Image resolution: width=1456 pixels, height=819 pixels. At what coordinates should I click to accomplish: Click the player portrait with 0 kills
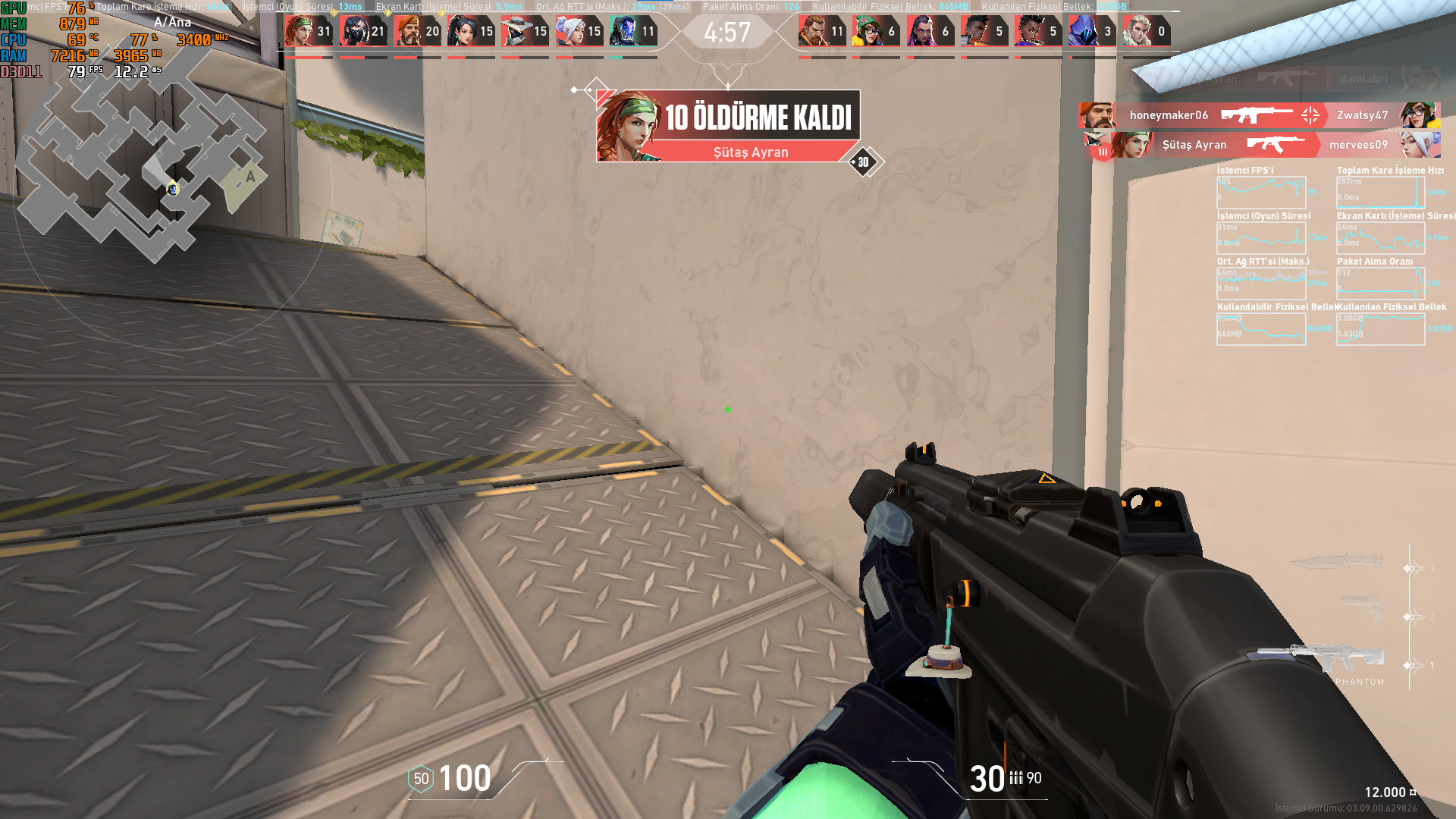(1146, 32)
